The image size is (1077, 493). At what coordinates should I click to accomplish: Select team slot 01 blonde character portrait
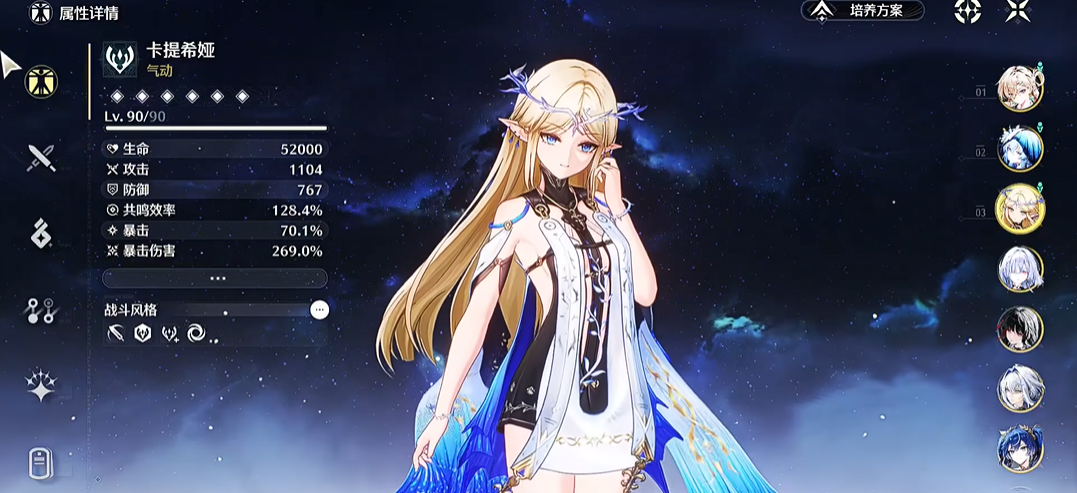click(x=1020, y=89)
